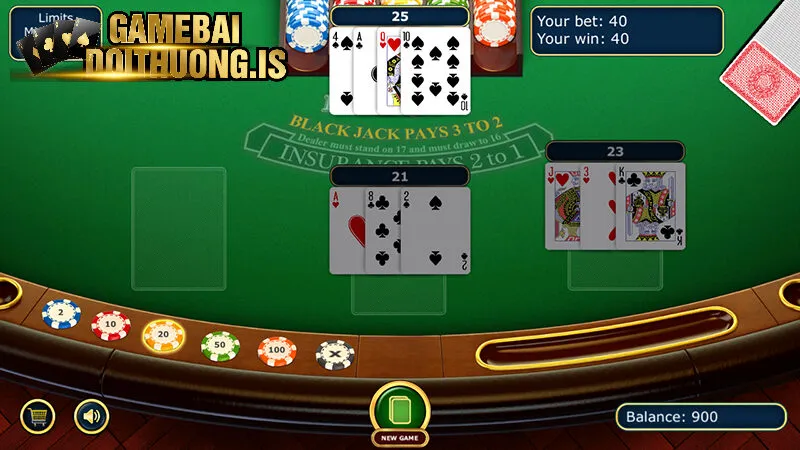Open the shopping cart store

(x=39, y=415)
